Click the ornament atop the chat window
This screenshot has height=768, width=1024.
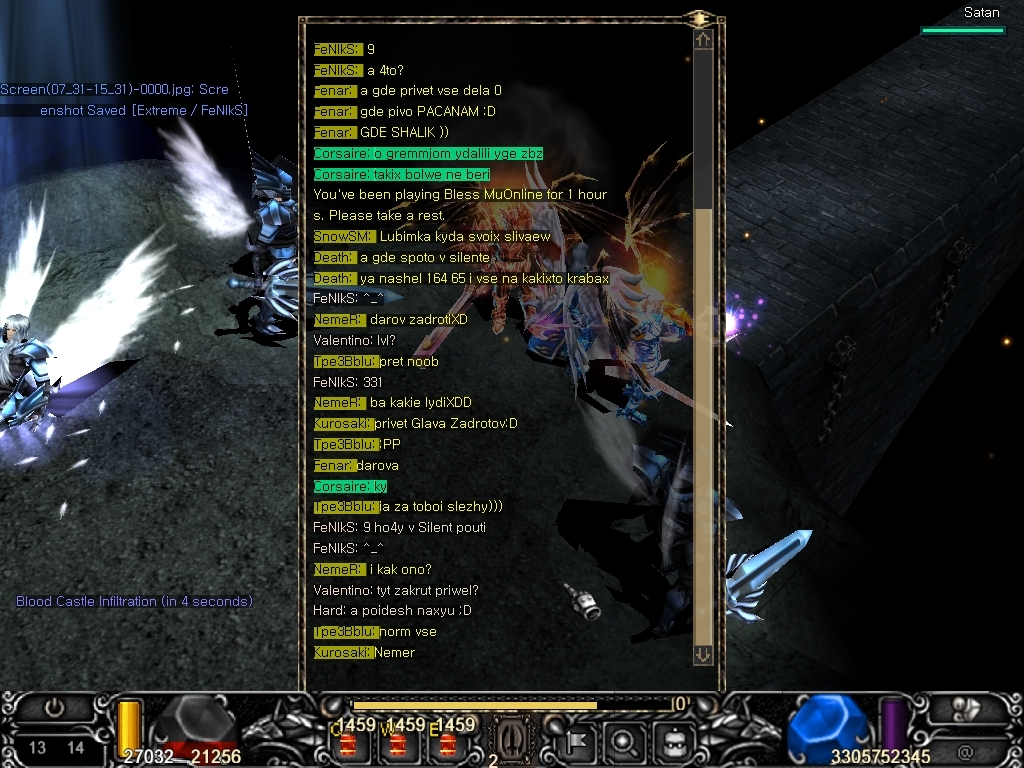tap(698, 19)
